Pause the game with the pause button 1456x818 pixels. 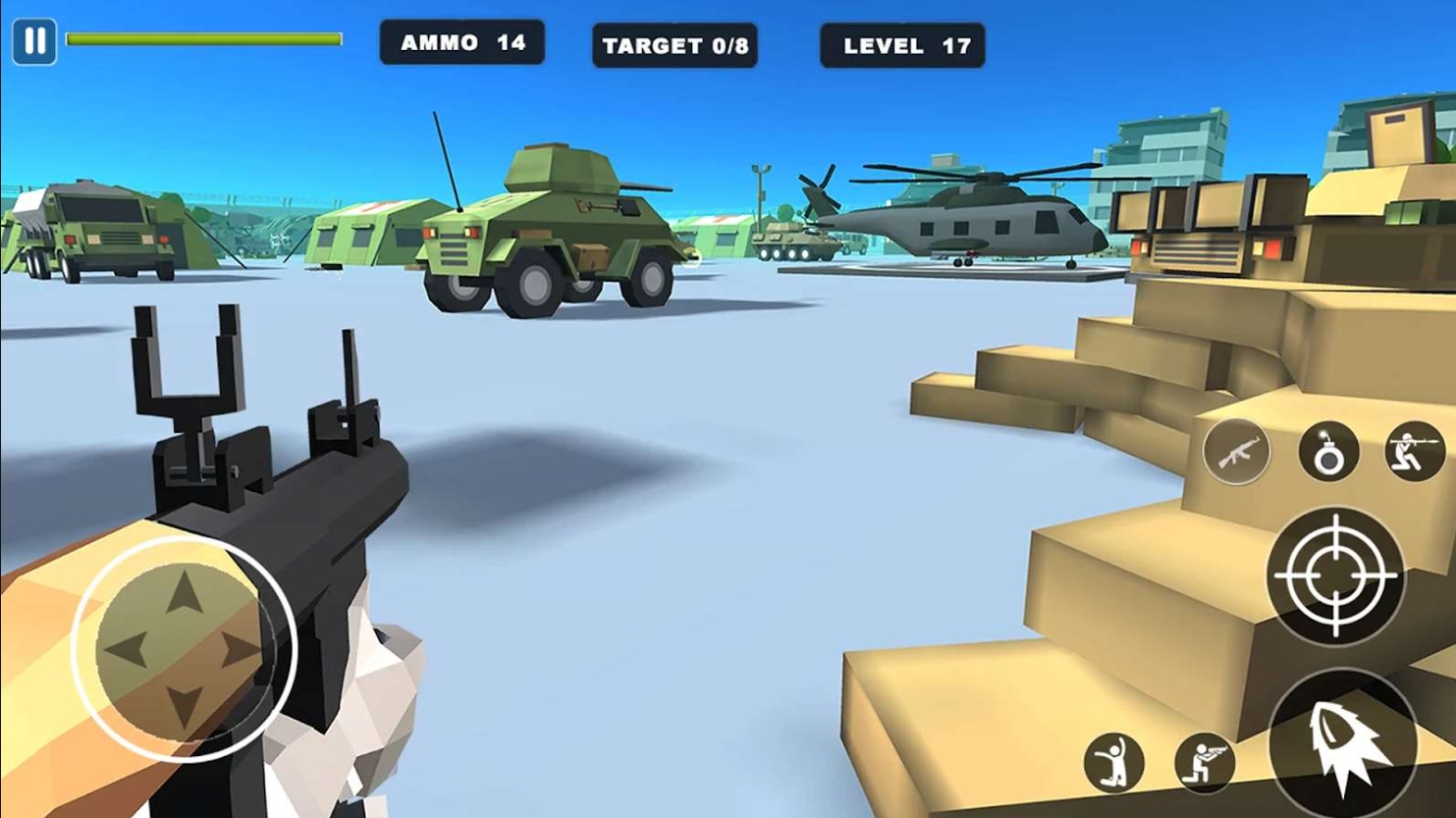[34, 41]
